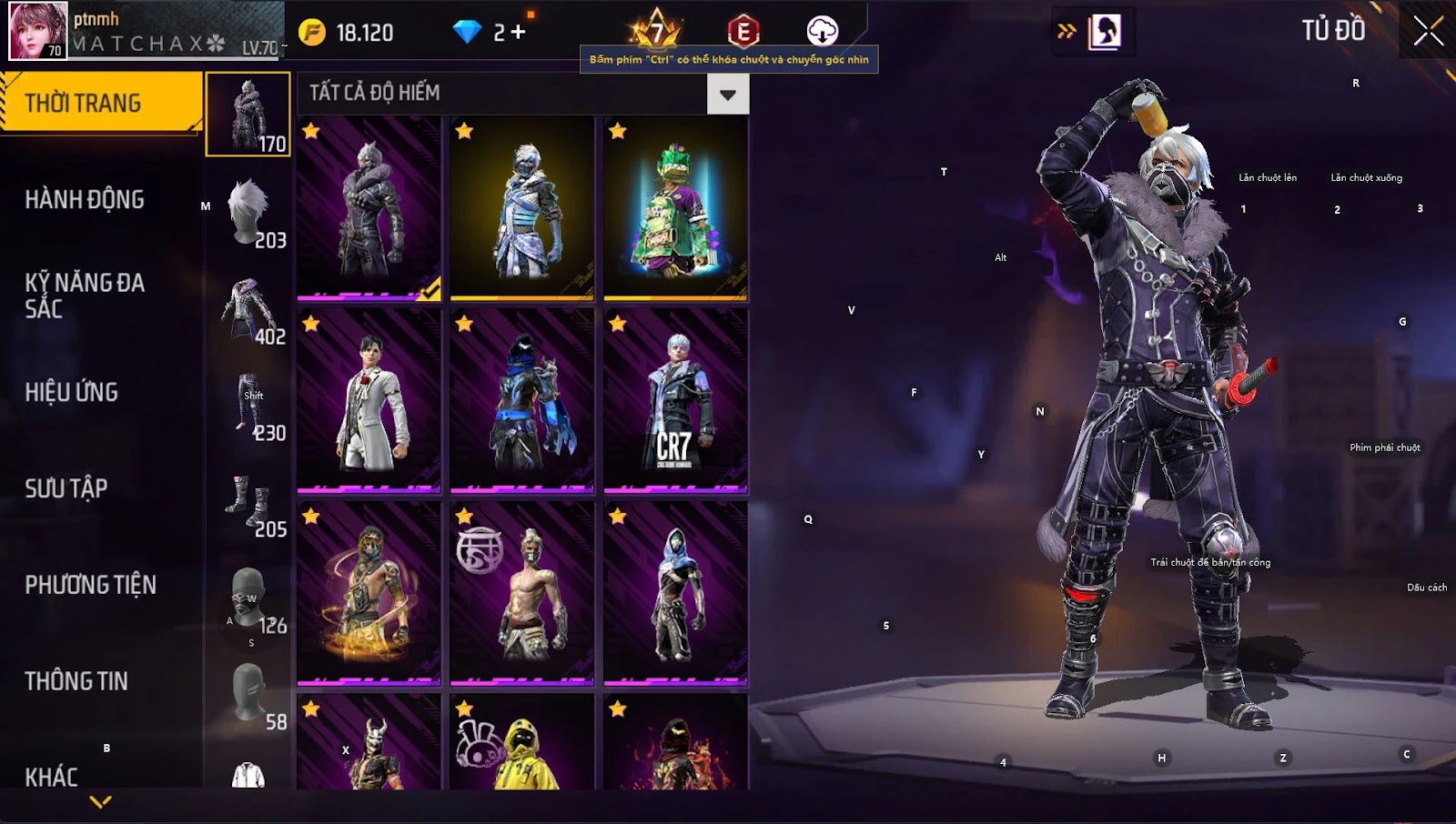Screen dimensions: 1456x824
Task: Go to Phương Tiện category
Action: coord(91,585)
